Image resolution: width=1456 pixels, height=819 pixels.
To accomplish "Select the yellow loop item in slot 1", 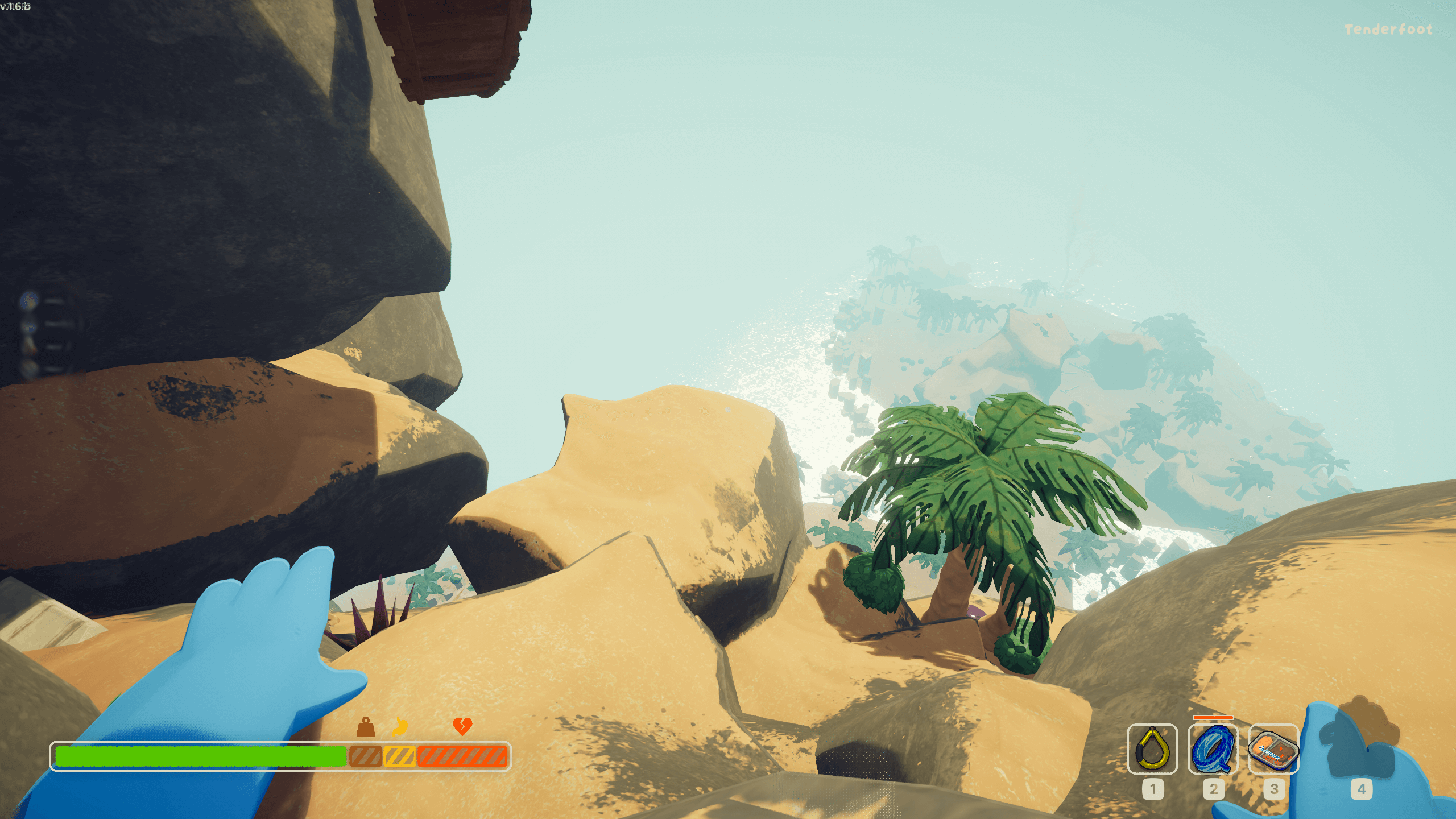I will coord(1152,749).
